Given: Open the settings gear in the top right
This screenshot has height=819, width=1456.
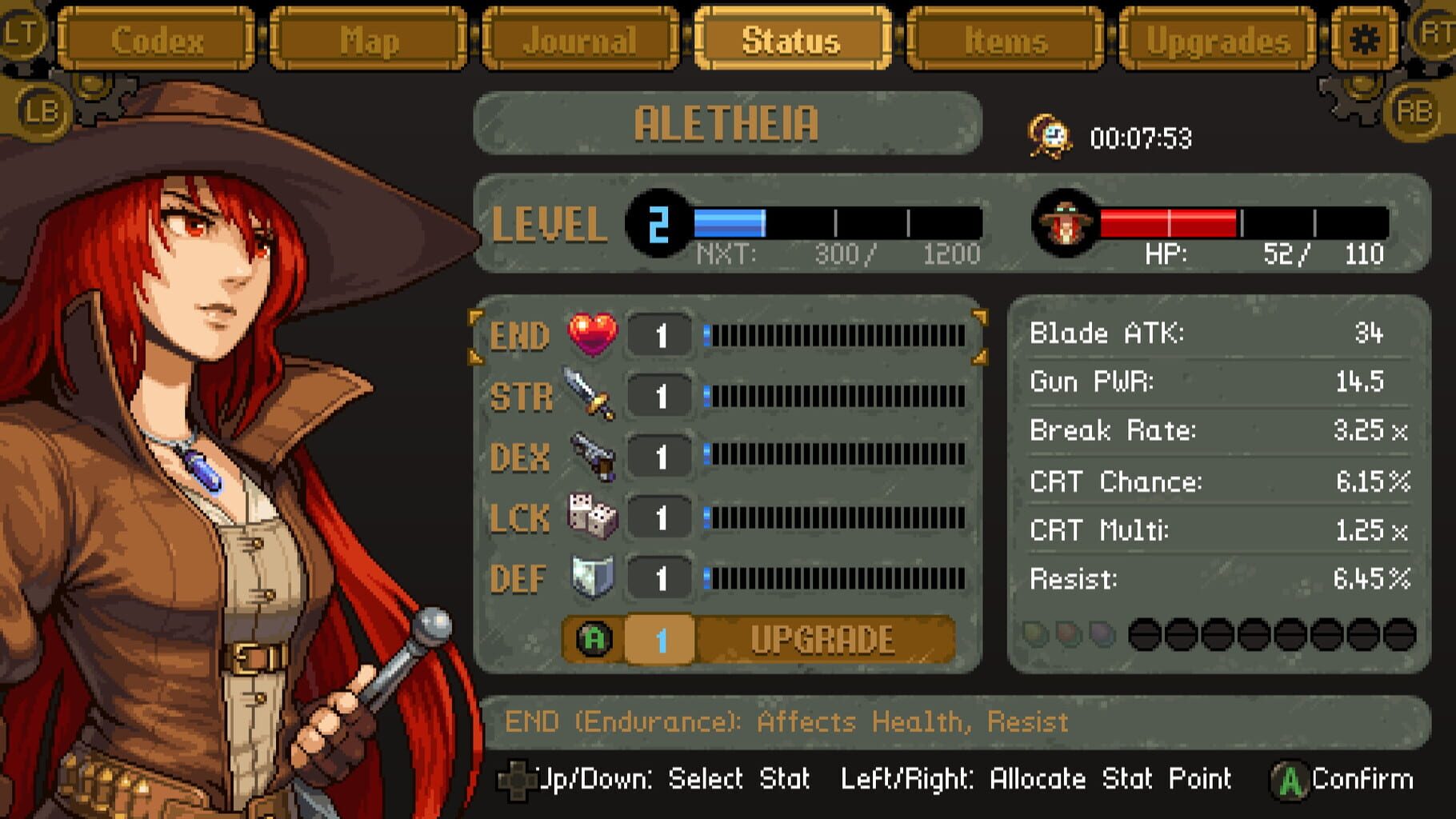Looking at the screenshot, I should (x=1365, y=38).
